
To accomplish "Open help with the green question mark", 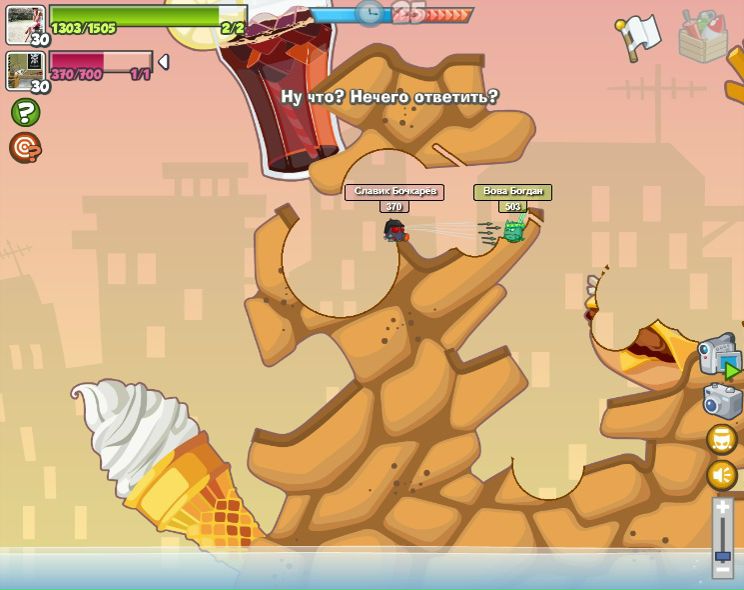I will tap(25, 112).
